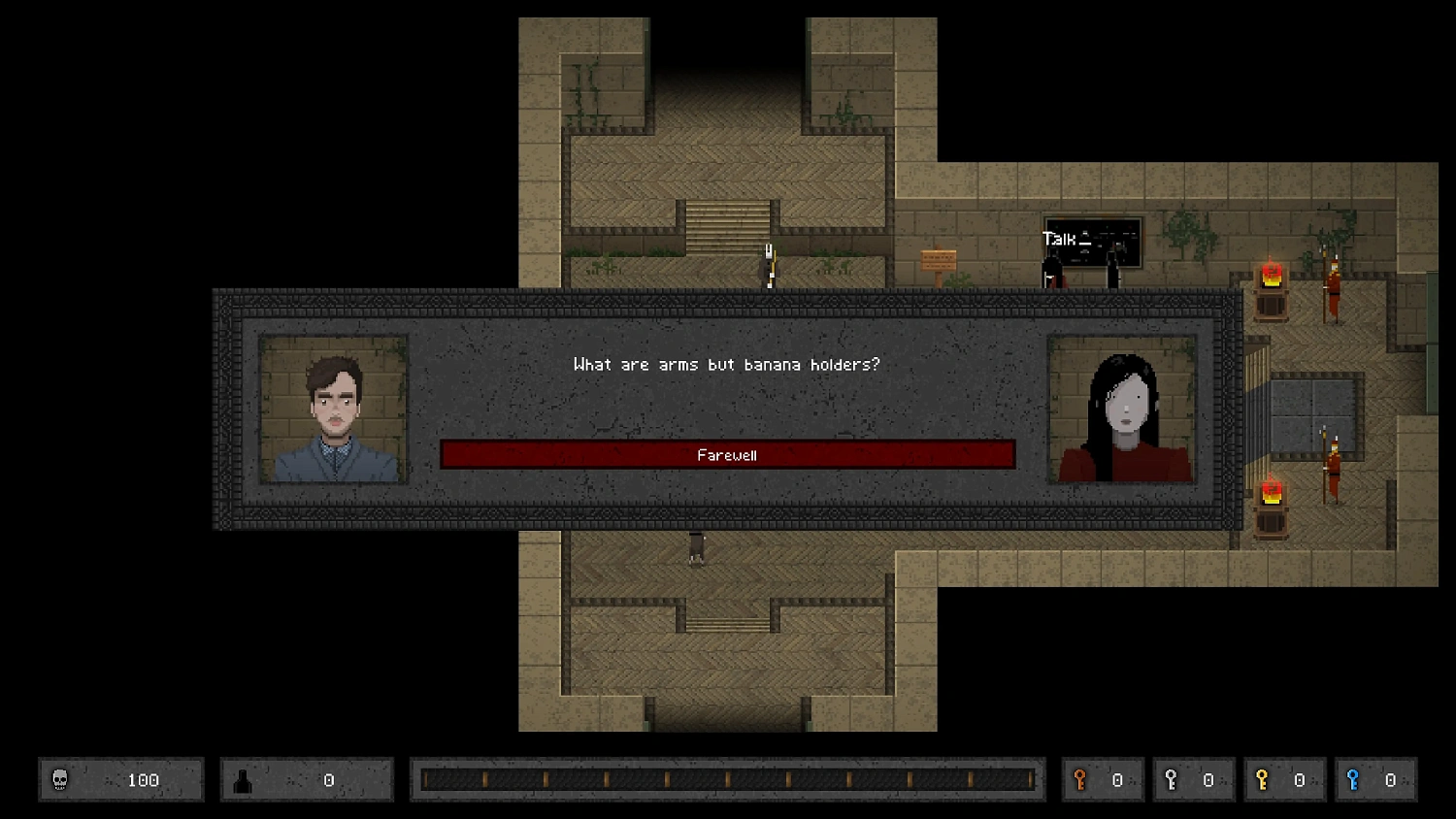This screenshot has height=819, width=1456.
Task: Choose the Farewell dialogue reply
Action: [x=727, y=455]
